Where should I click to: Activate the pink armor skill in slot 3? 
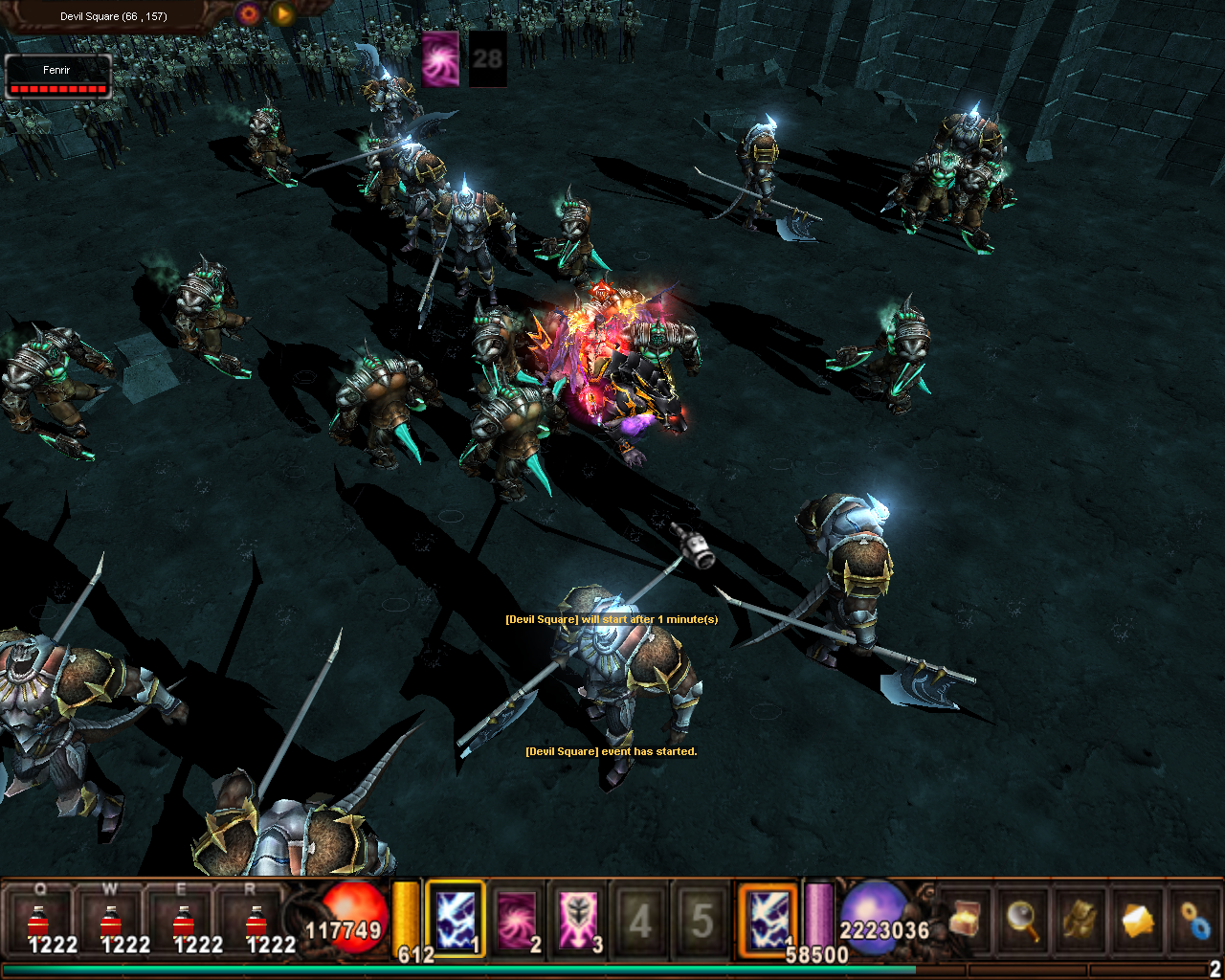(578, 920)
